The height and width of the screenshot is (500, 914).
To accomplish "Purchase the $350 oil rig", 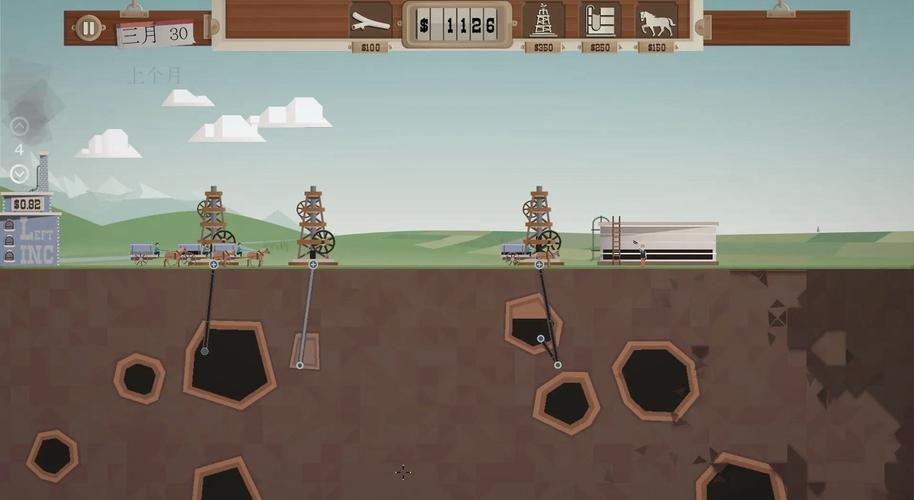I will pyautogui.click(x=543, y=21).
